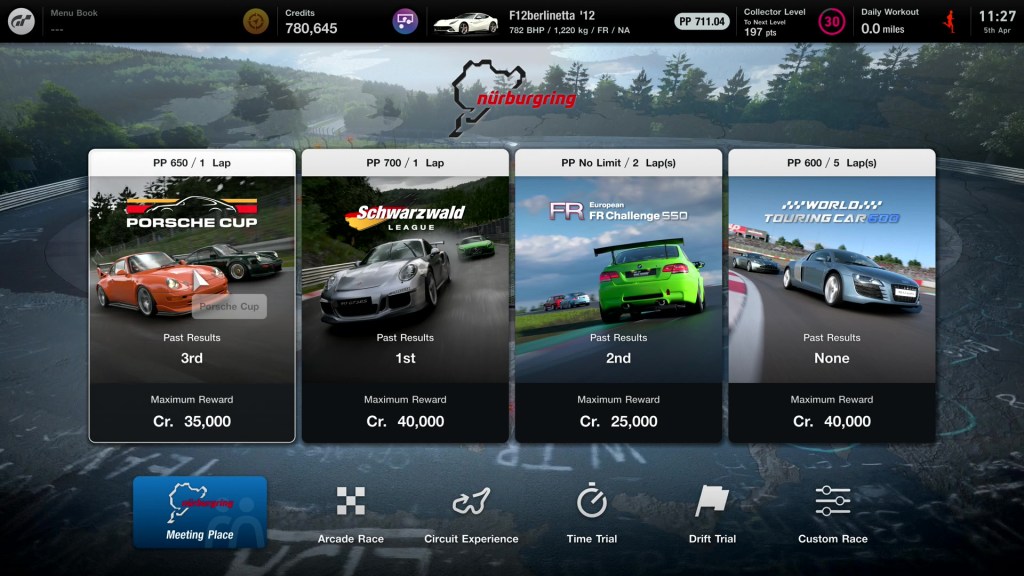Open the European FR Challenge 550 event
The height and width of the screenshot is (576, 1024).
(618, 295)
